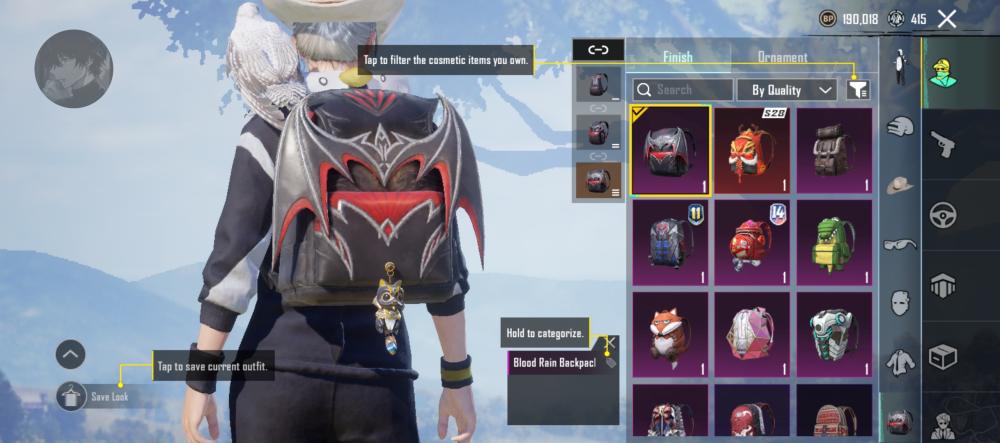Image resolution: width=1000 pixels, height=443 pixels.
Task: Close the inventory screen
Action: click(946, 18)
